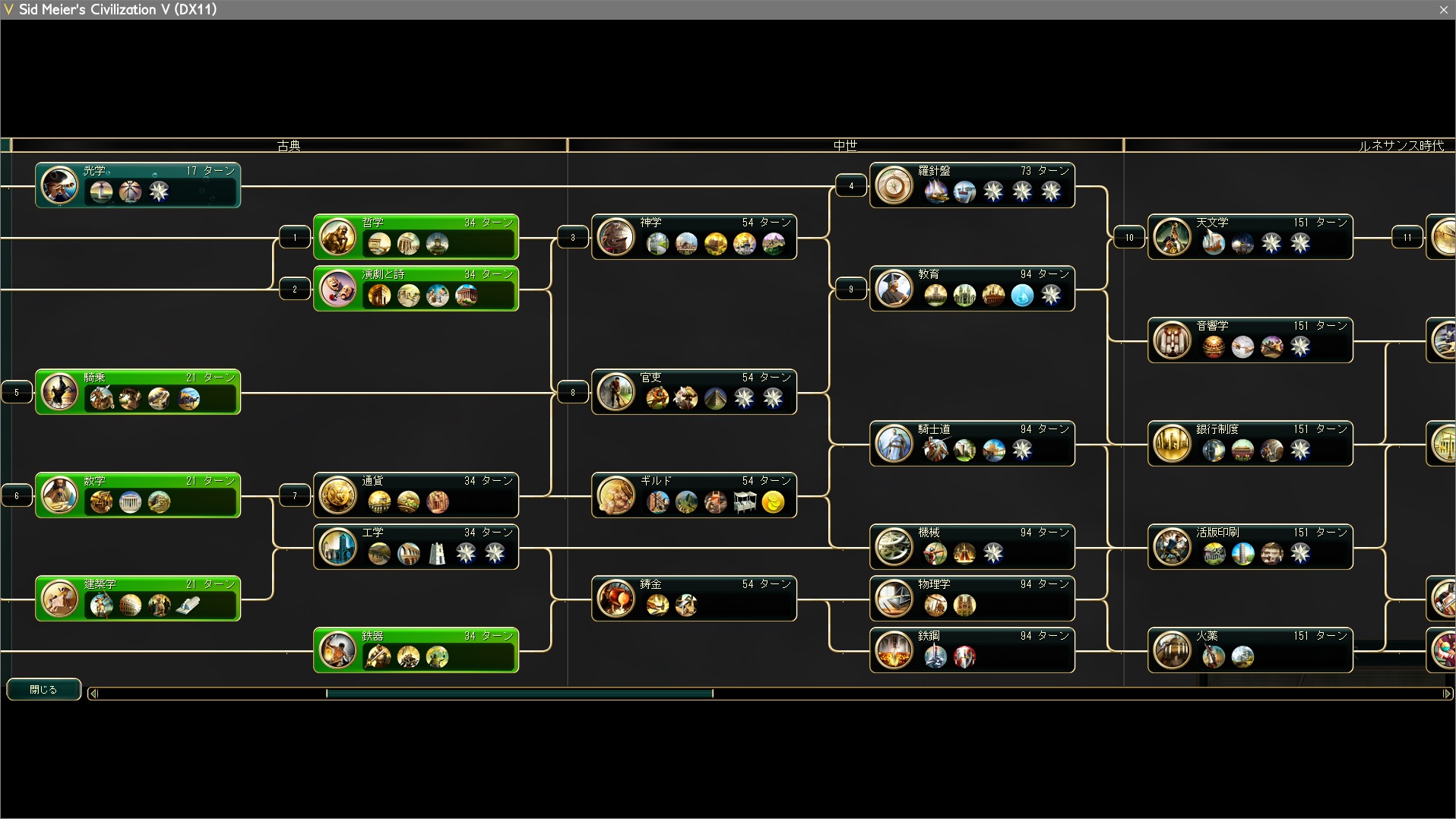Research the 火薬 (Gunpowder) technology
This screenshot has width=1456, height=819.
point(1250,650)
